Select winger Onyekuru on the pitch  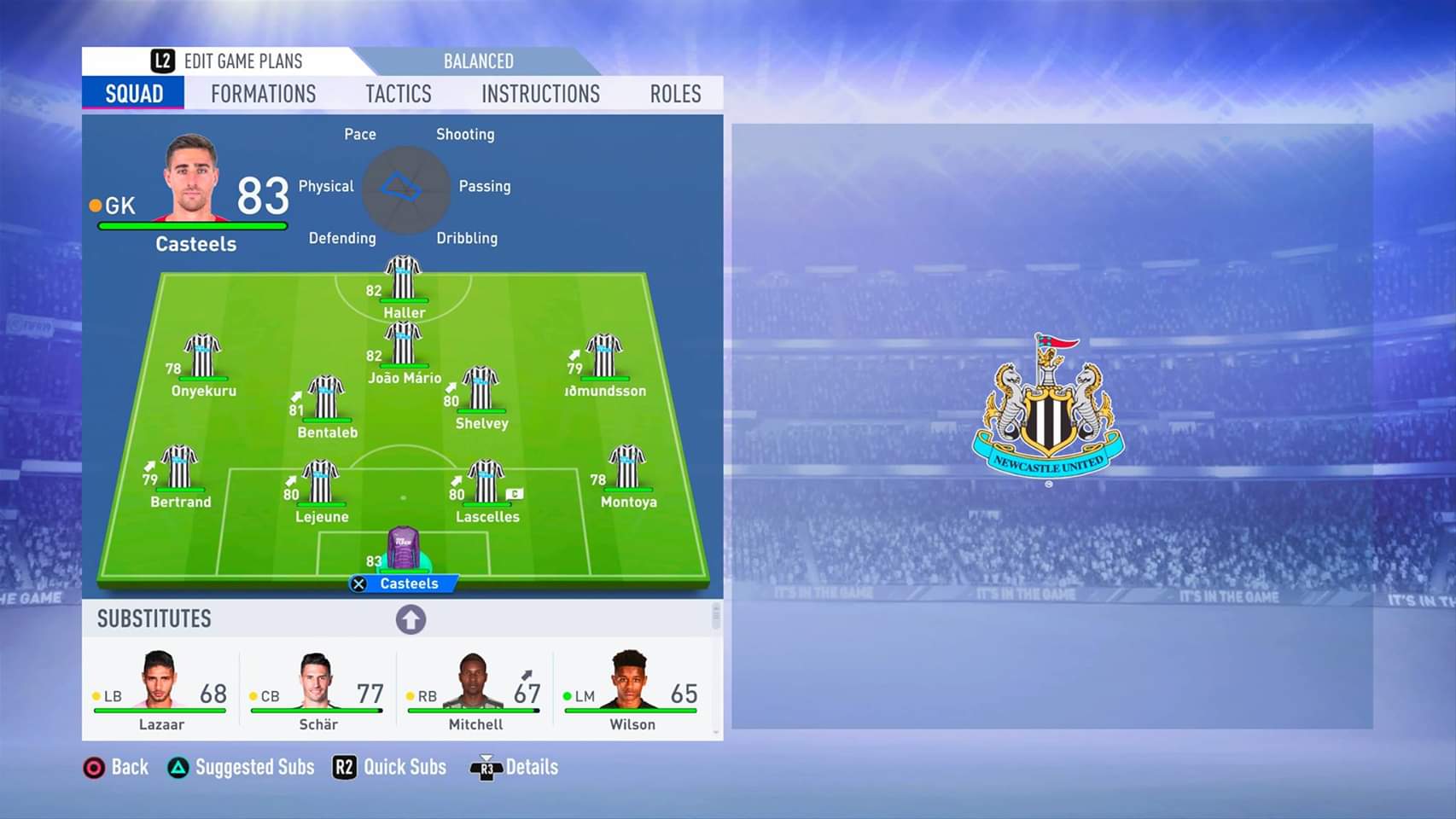203,358
